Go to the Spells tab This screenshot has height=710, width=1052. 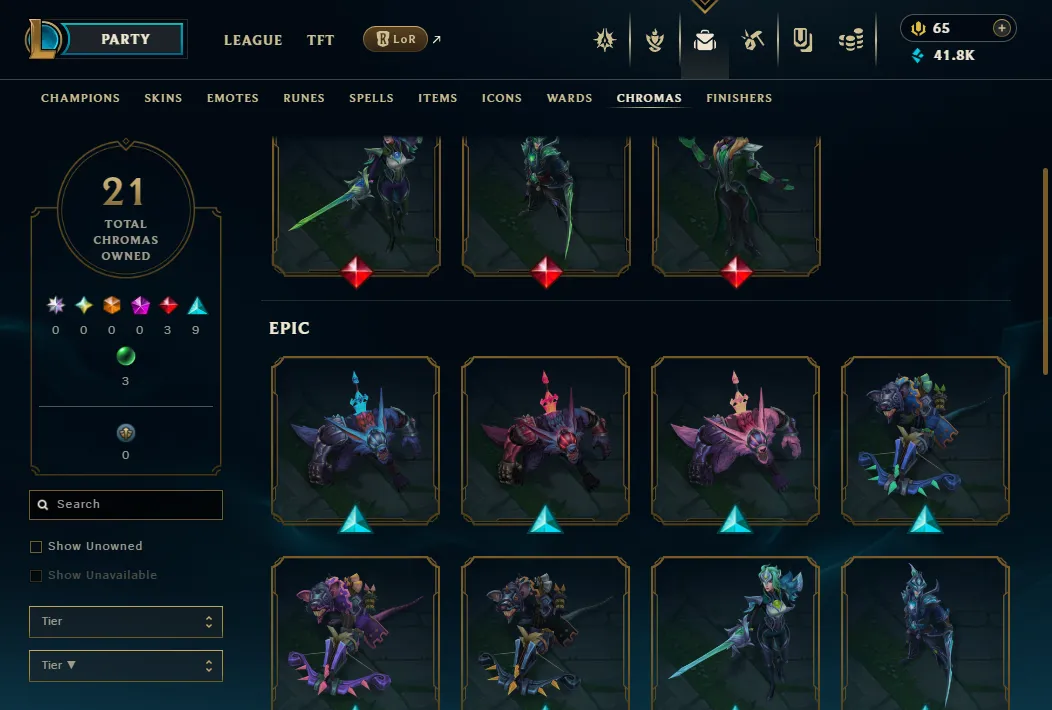click(371, 98)
